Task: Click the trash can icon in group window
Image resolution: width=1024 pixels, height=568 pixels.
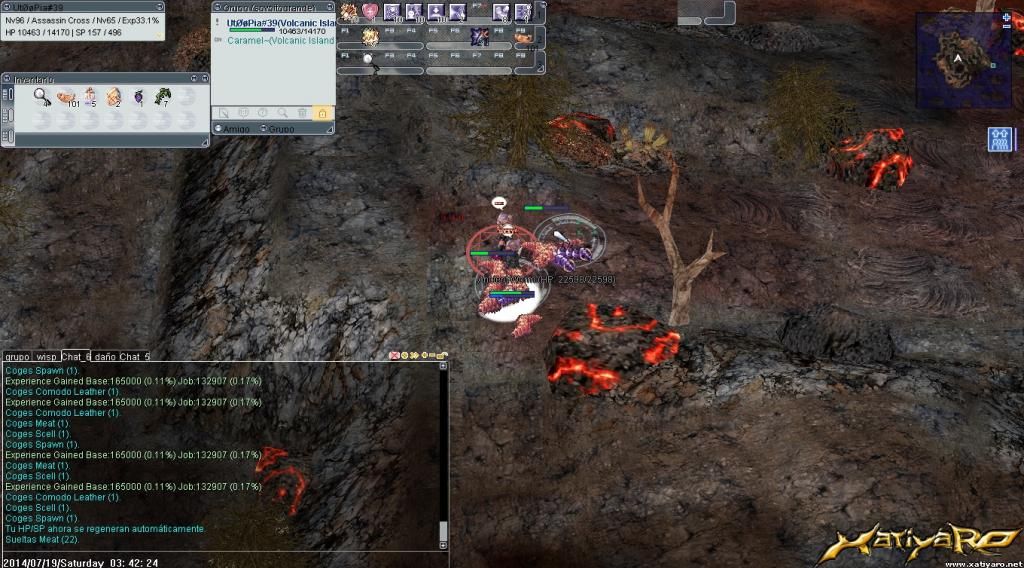Action: click(x=303, y=114)
